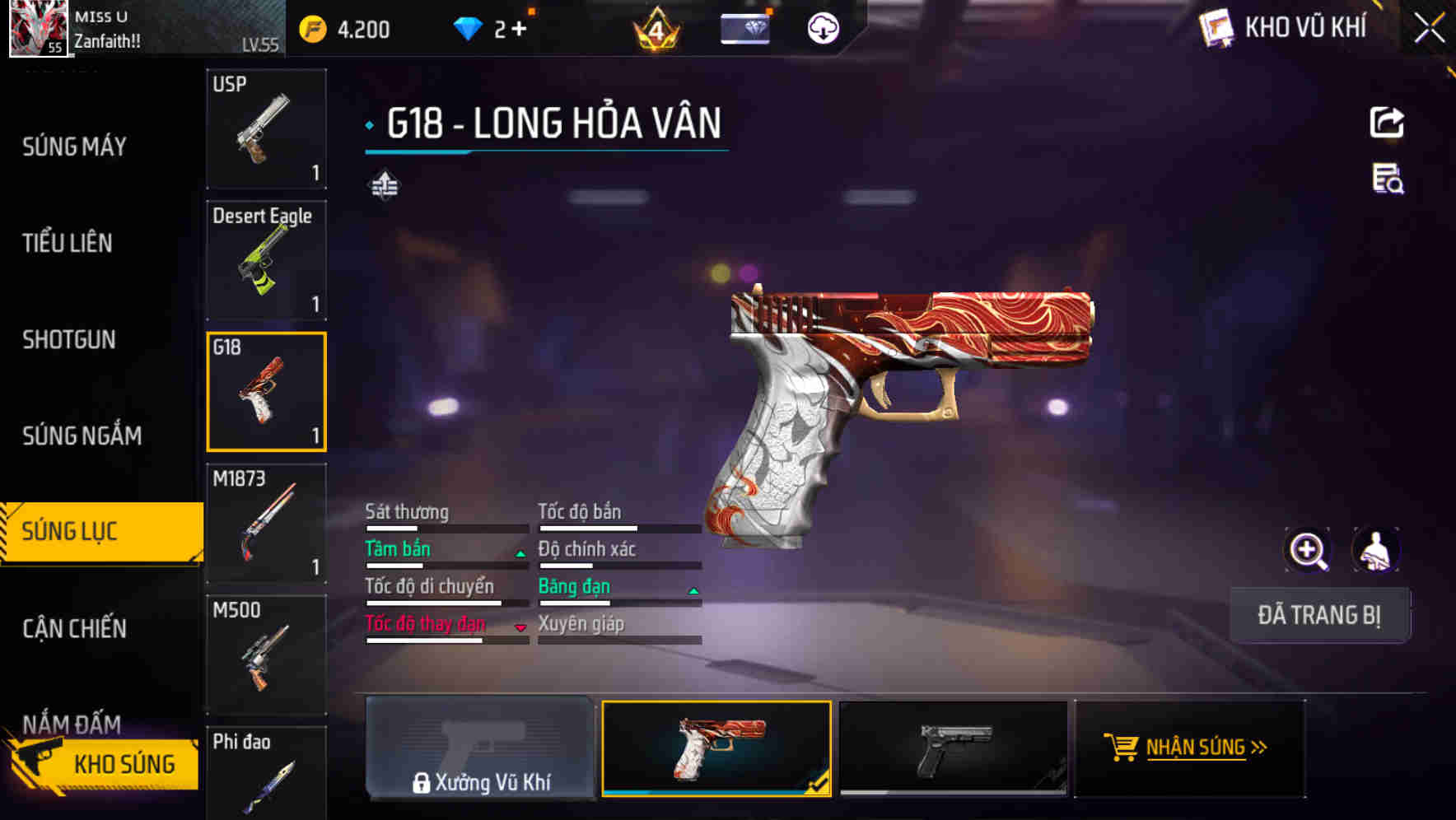
Task: Add diamonds with the plus button
Action: click(519, 30)
